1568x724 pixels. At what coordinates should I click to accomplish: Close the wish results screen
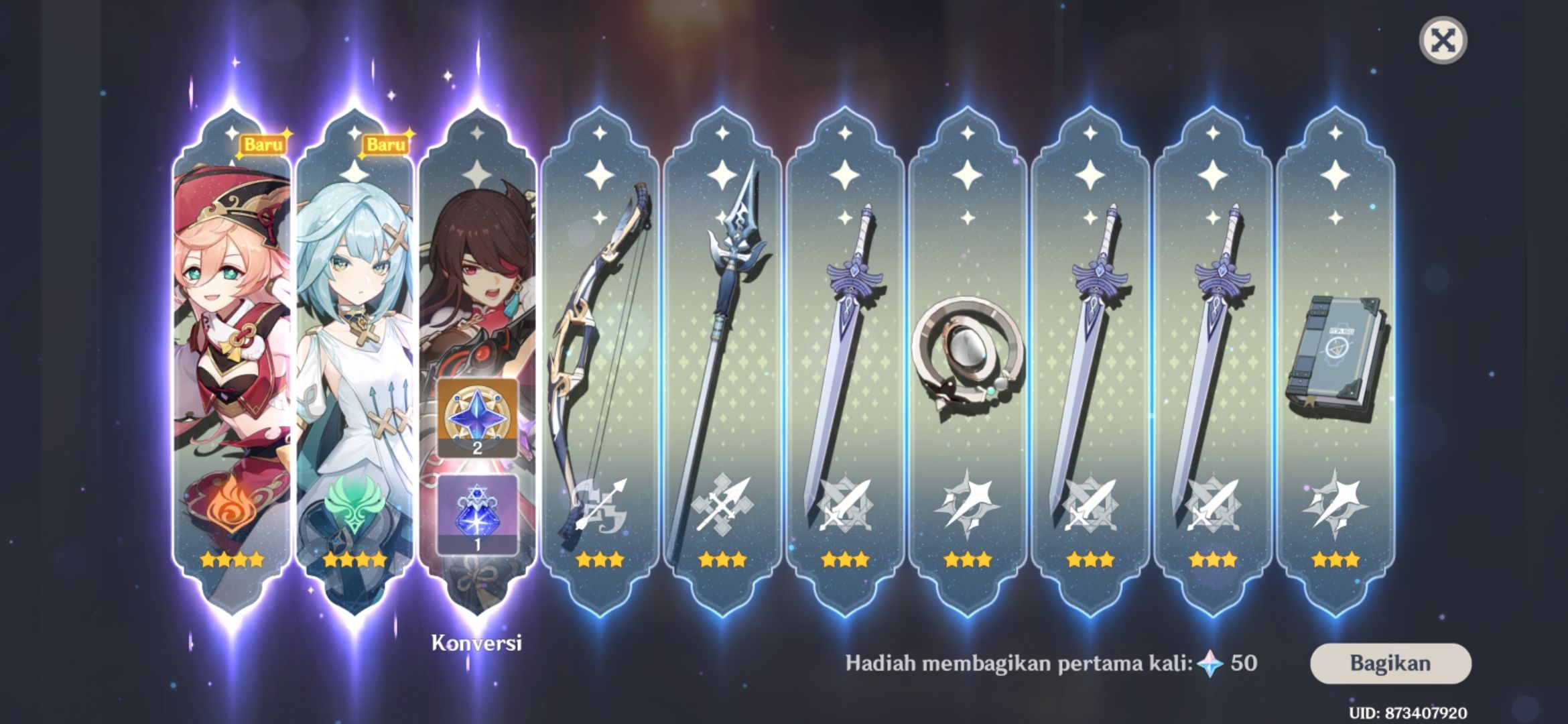(1445, 39)
